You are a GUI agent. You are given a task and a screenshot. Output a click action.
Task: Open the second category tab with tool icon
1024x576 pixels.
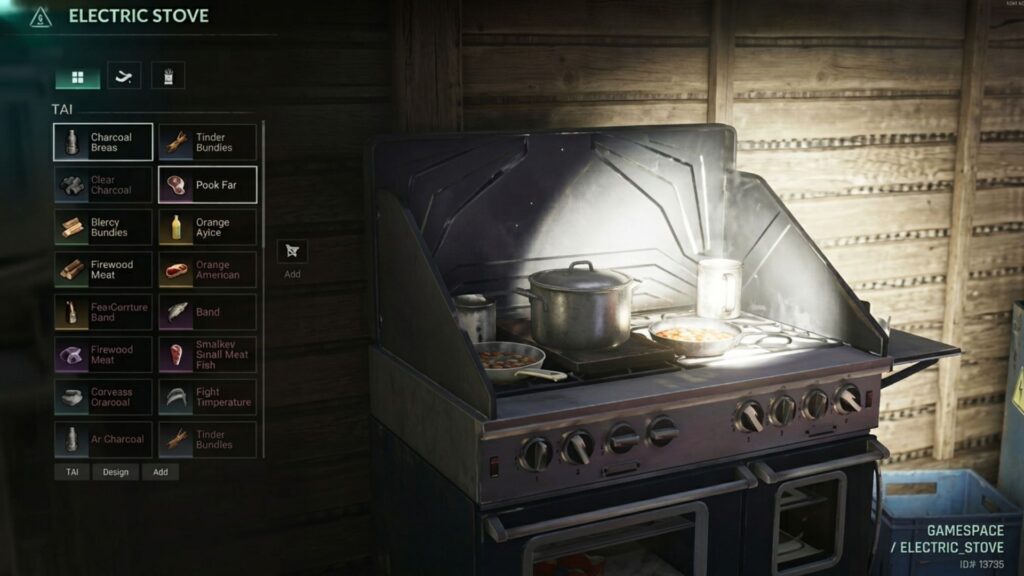click(x=124, y=77)
